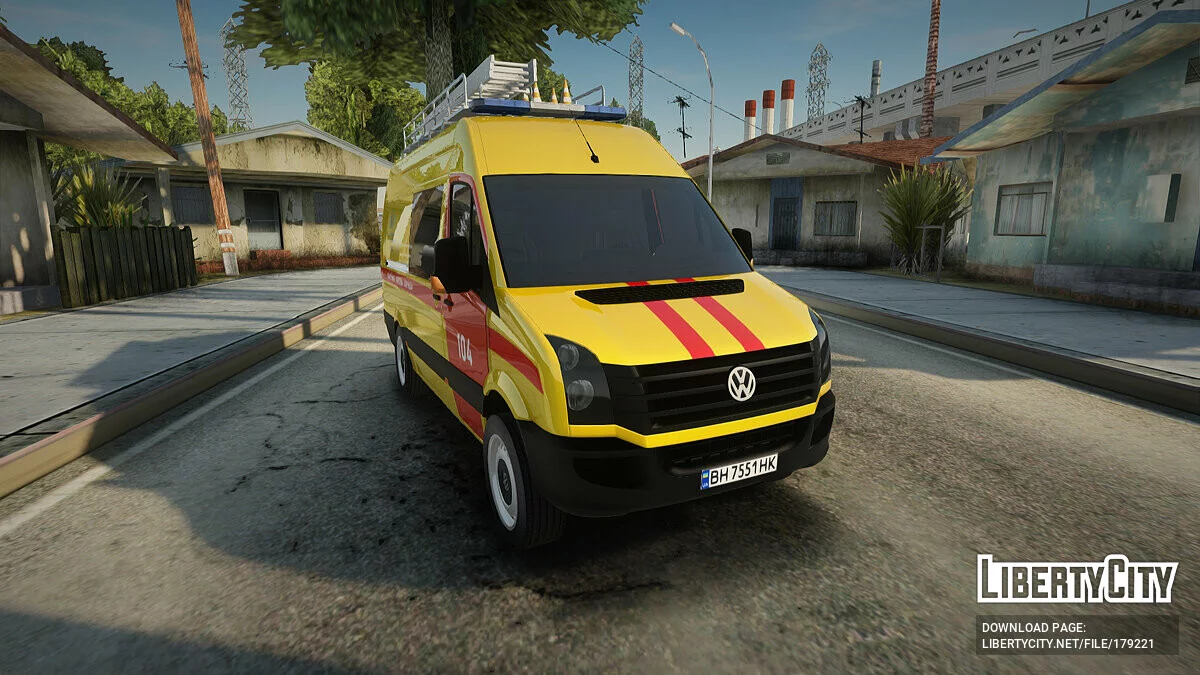Click the LibertyCity logo watermark

tap(1077, 579)
